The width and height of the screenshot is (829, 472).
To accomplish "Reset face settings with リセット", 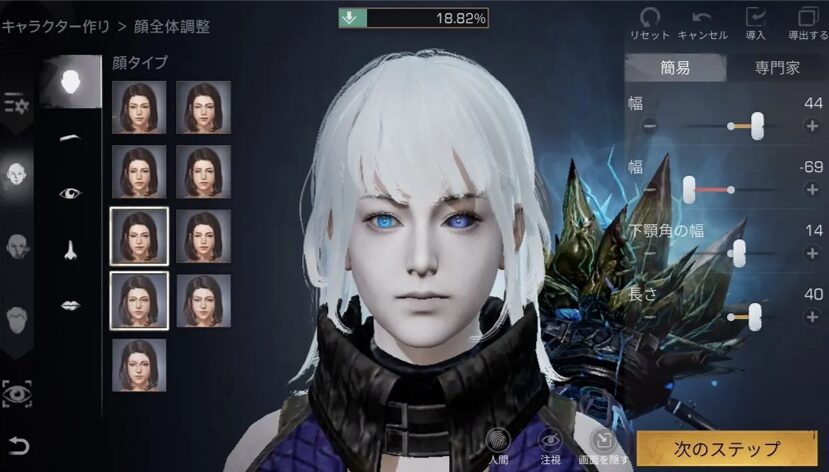I will pos(650,22).
